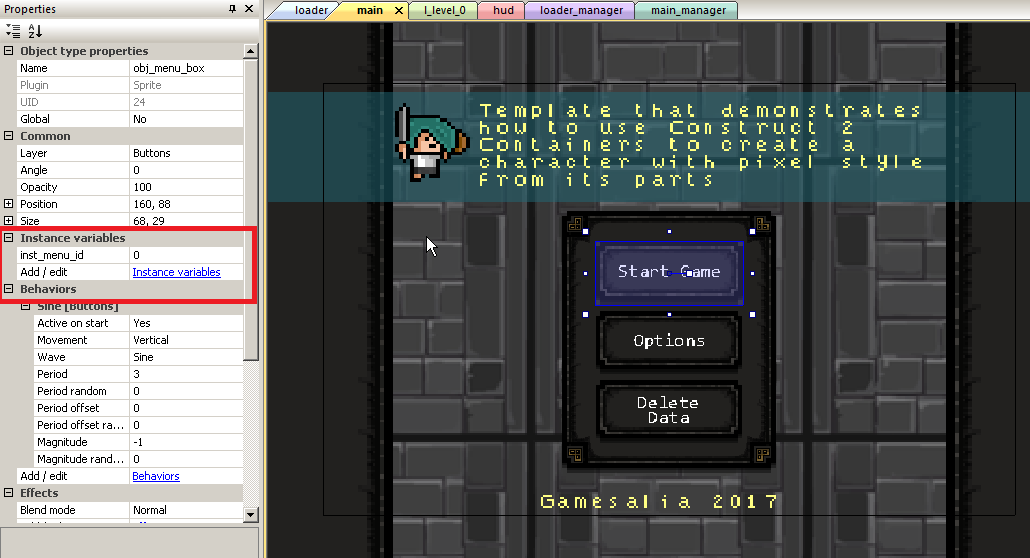Select the loader_manager tab
Screen dimensions: 1030x558
(581, 10)
